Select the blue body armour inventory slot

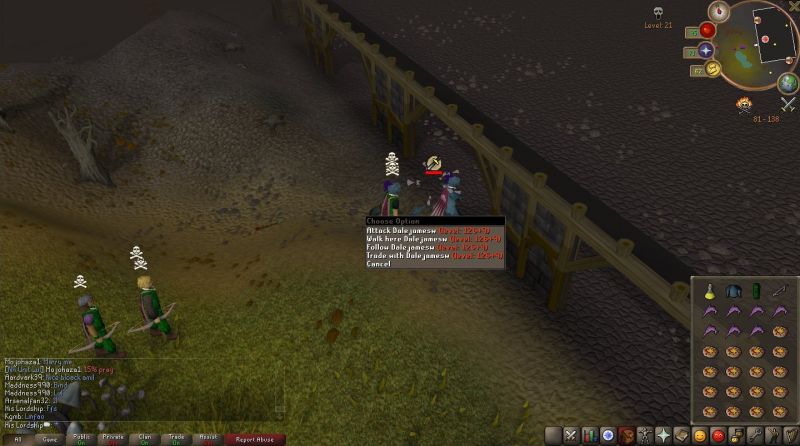click(732, 290)
